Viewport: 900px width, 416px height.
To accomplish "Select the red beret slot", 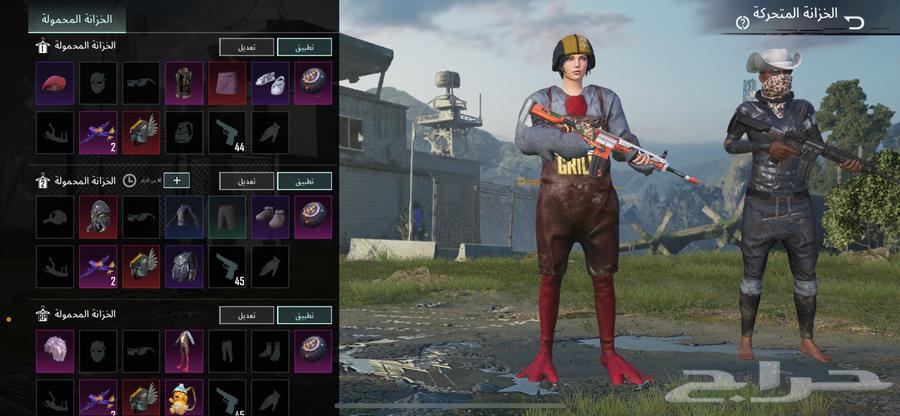I will click(55, 83).
